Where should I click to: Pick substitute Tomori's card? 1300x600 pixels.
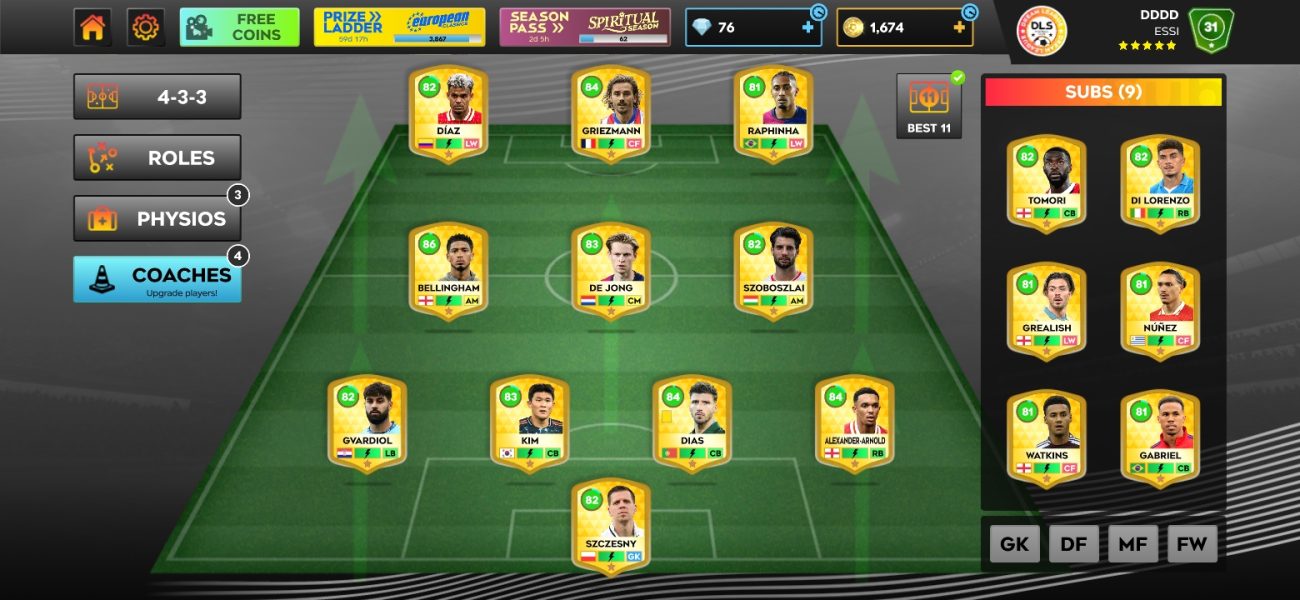1046,182
